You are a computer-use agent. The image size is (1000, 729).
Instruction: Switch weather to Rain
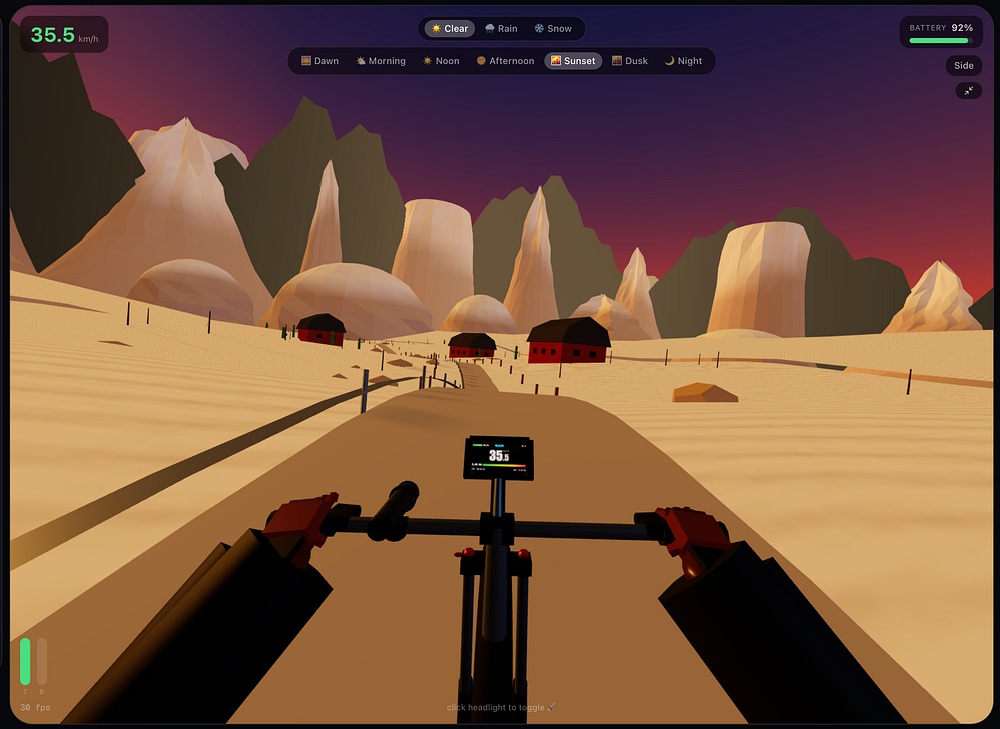click(503, 29)
